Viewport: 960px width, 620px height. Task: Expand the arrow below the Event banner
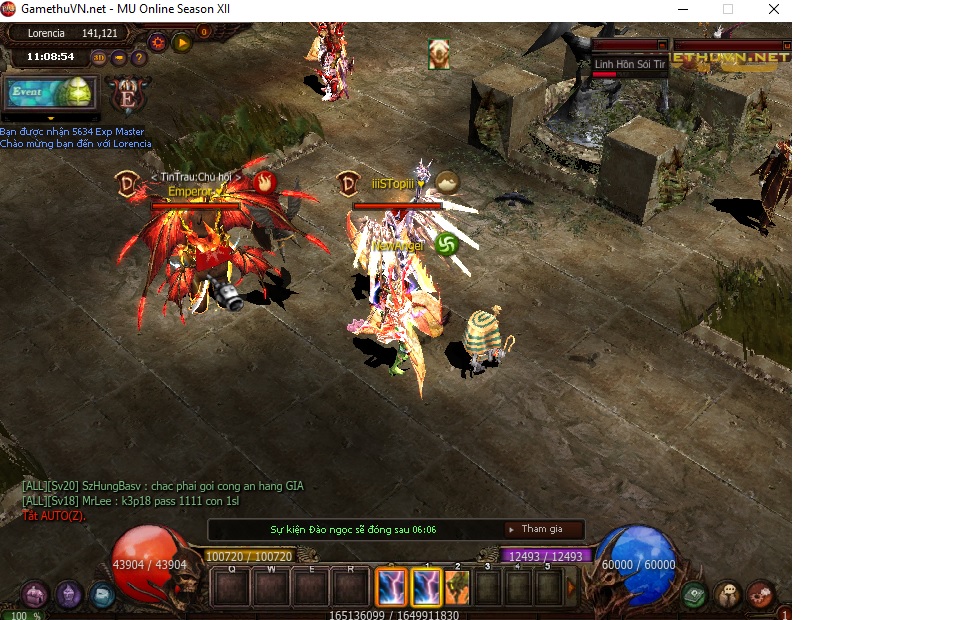tap(50, 118)
